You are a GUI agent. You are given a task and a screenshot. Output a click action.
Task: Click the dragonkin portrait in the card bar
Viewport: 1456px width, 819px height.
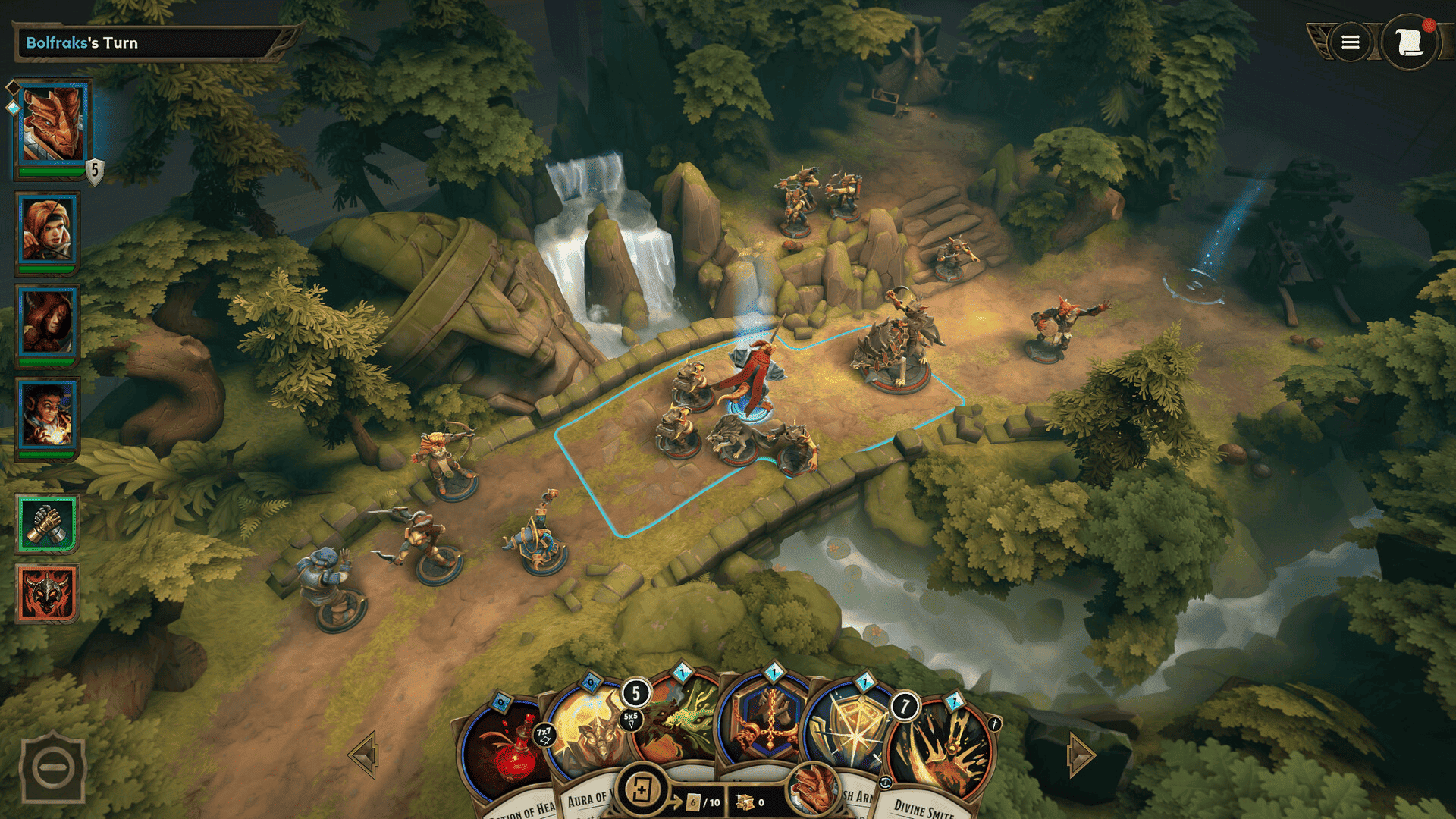point(812,789)
